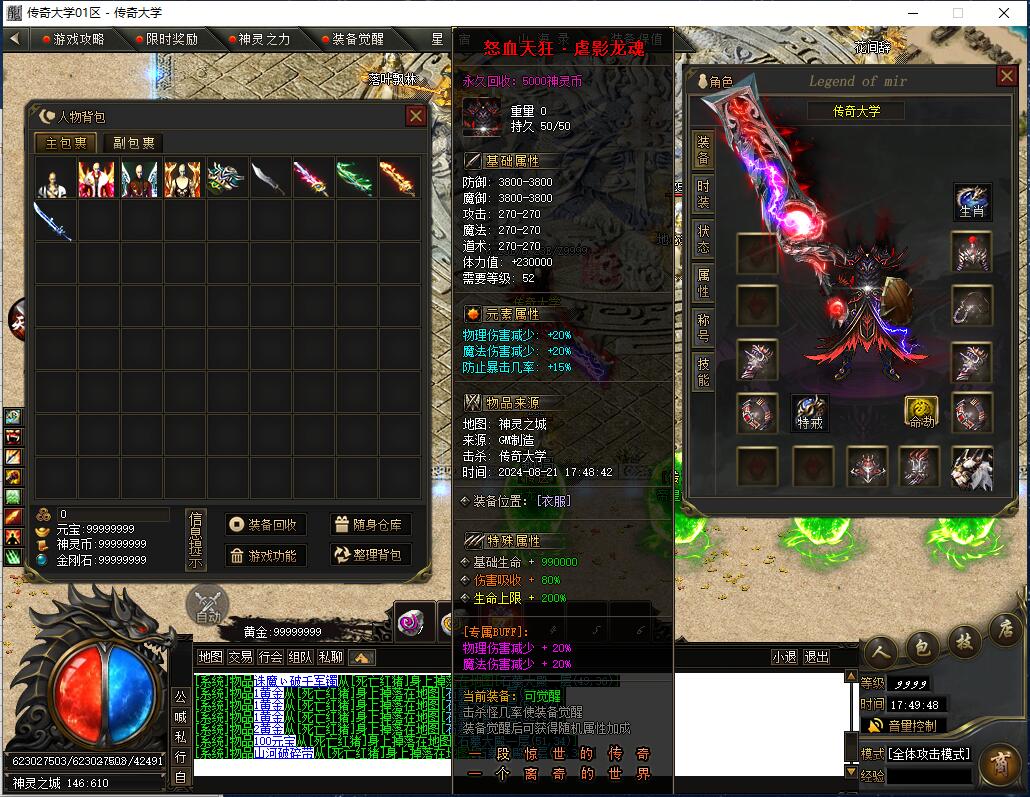Open the 属性 attributes tab
Viewport: 1030px width, 797px height.
point(703,282)
